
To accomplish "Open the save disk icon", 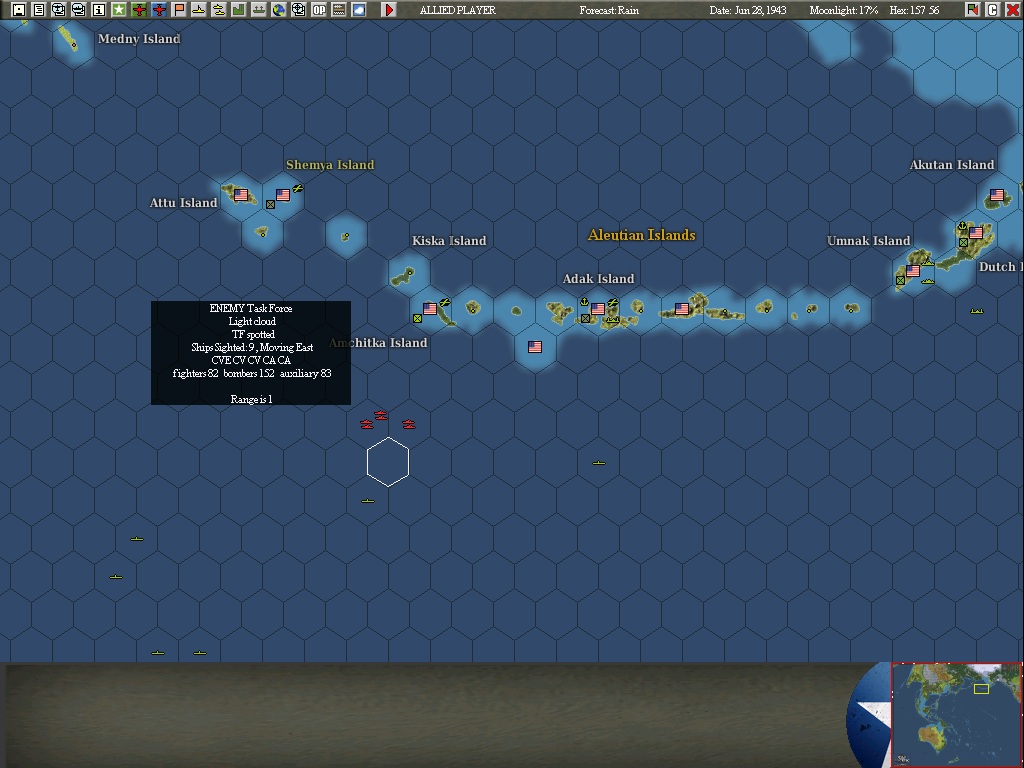I will [x=19, y=10].
